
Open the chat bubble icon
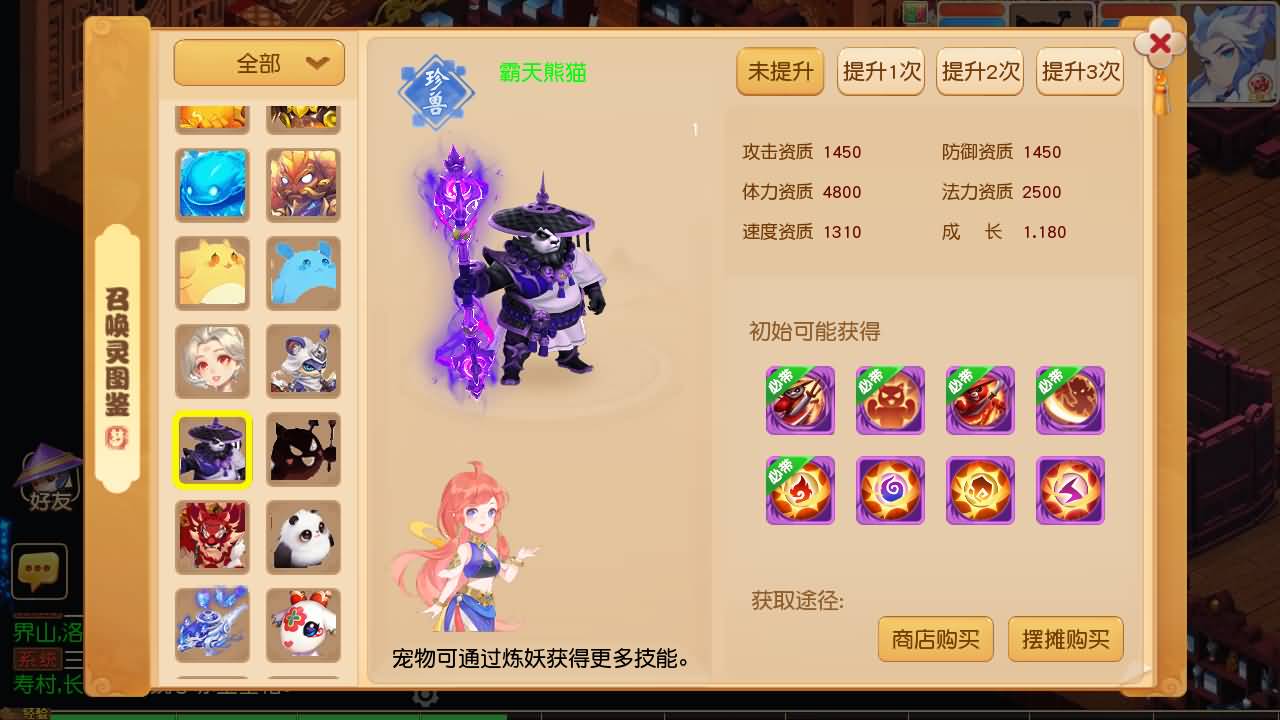click(40, 572)
